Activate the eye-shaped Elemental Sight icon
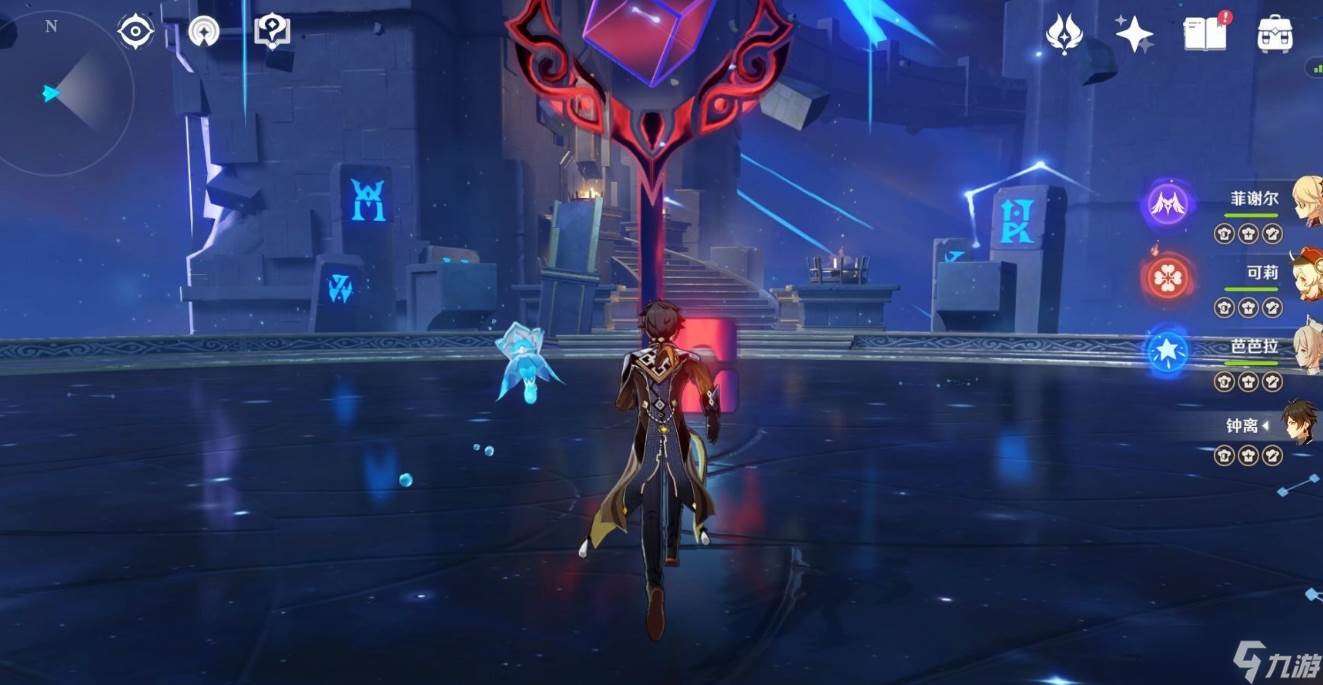The height and width of the screenshot is (685, 1323). (135, 32)
